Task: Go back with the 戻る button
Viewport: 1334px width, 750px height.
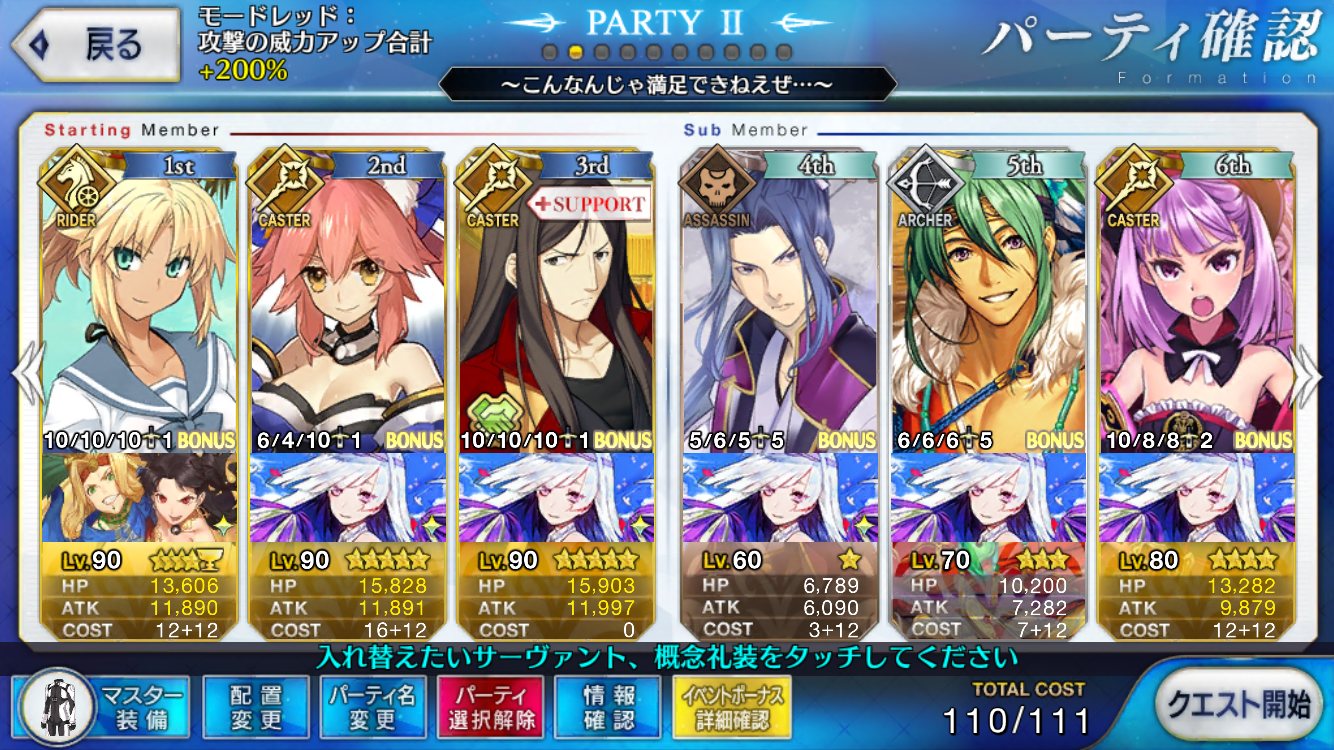Action: click(95, 45)
